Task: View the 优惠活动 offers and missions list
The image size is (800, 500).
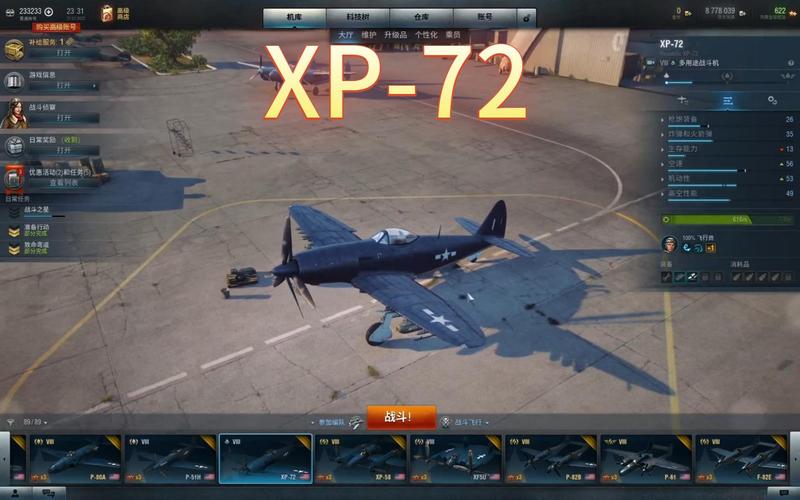Action: pyautogui.click(x=63, y=183)
